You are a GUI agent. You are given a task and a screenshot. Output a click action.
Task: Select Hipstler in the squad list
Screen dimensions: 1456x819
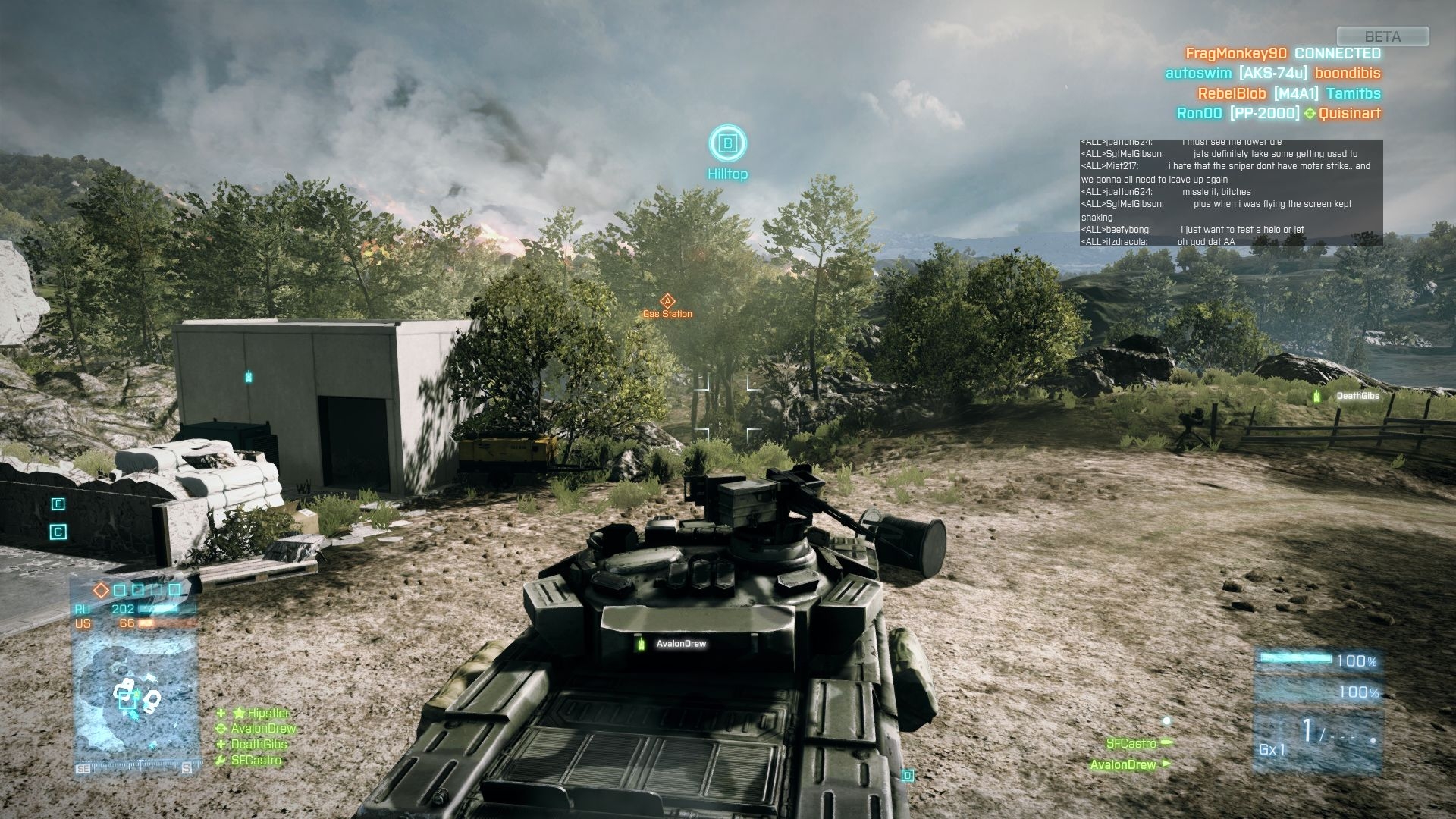click(268, 714)
